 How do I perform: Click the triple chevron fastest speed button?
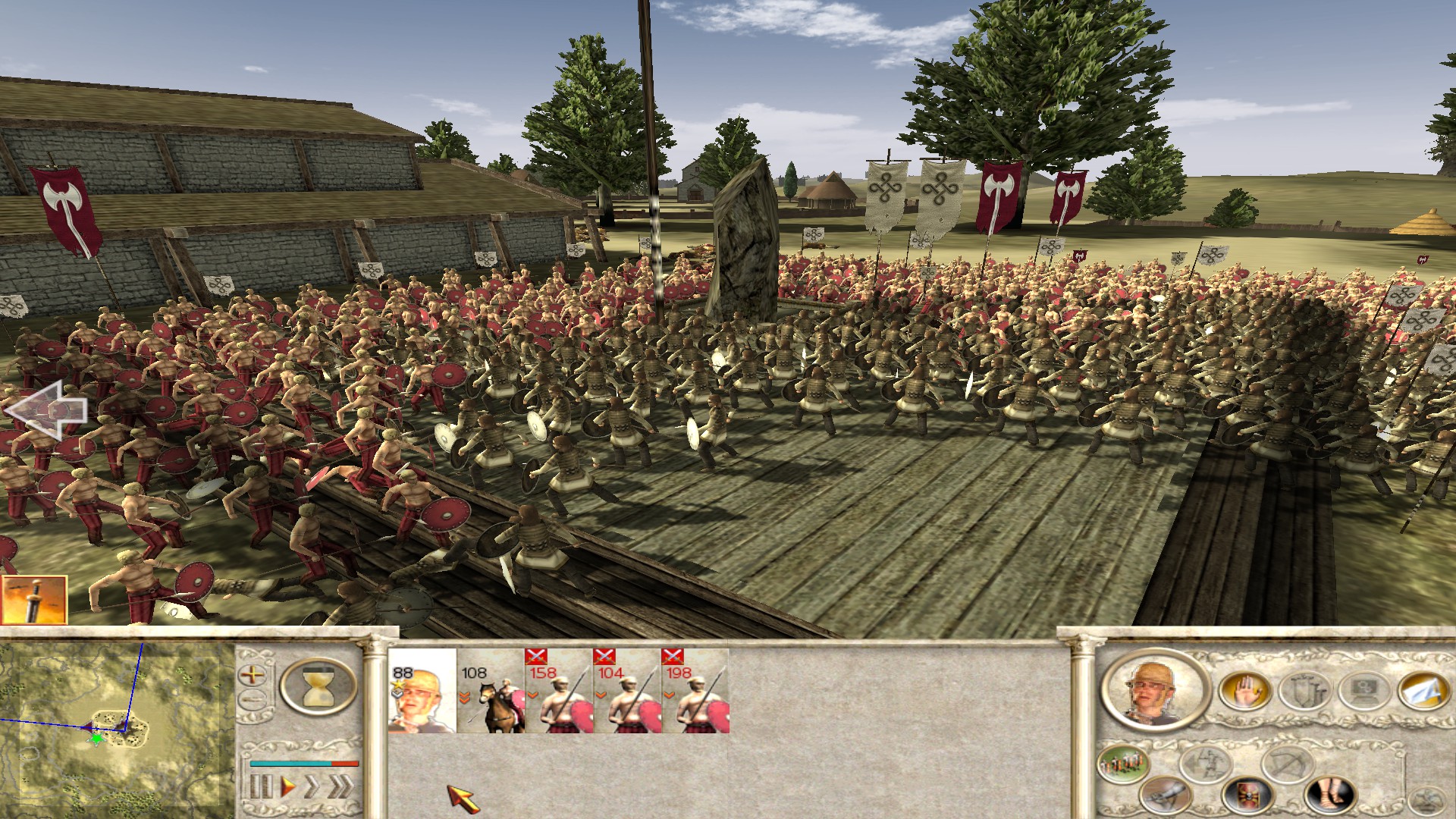tap(341, 786)
